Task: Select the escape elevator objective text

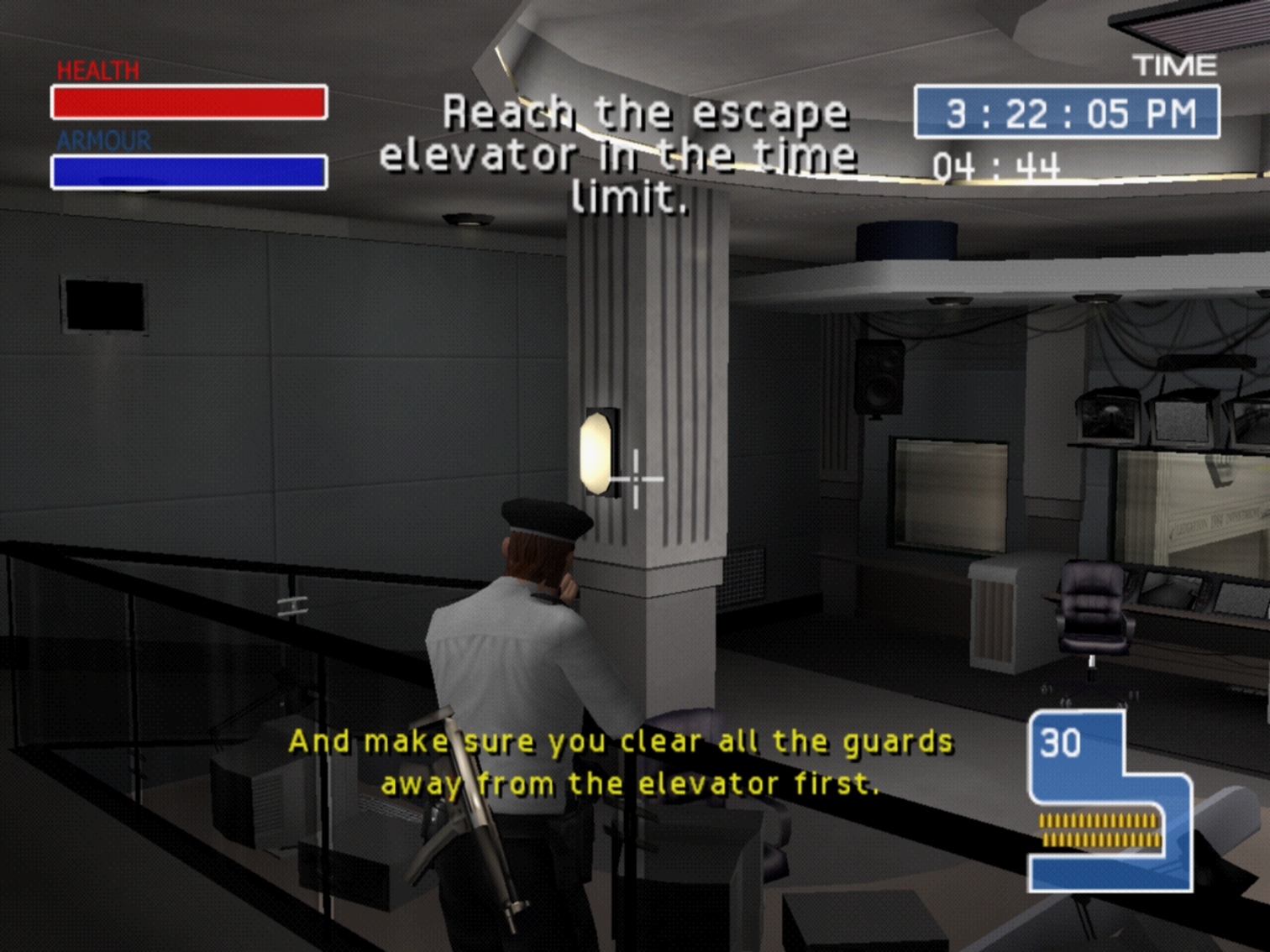Action: [620, 154]
